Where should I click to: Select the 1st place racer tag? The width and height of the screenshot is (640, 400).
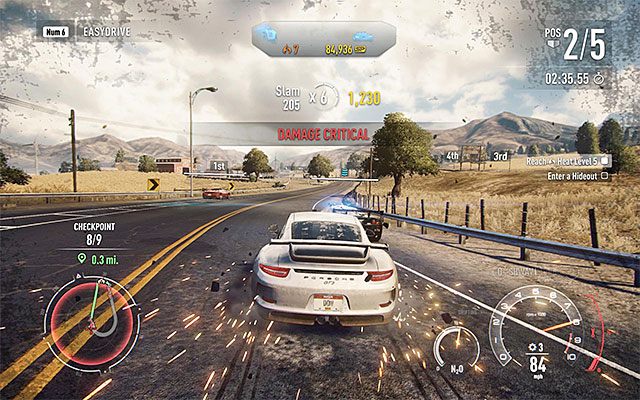click(x=218, y=165)
